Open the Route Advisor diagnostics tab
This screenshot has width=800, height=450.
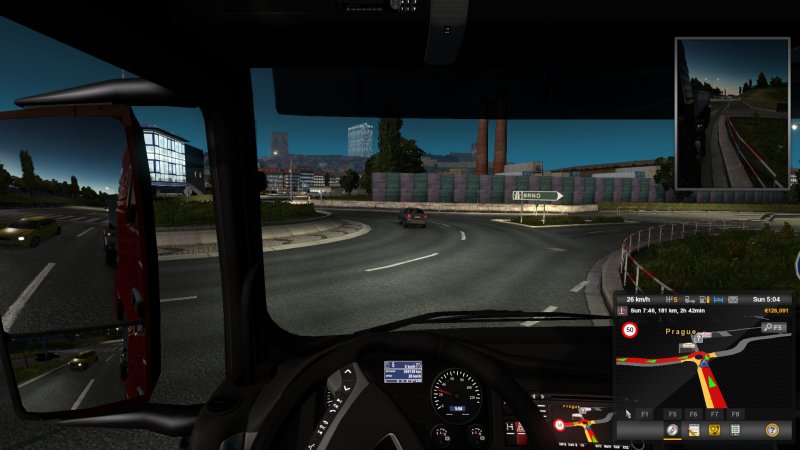coord(715,429)
